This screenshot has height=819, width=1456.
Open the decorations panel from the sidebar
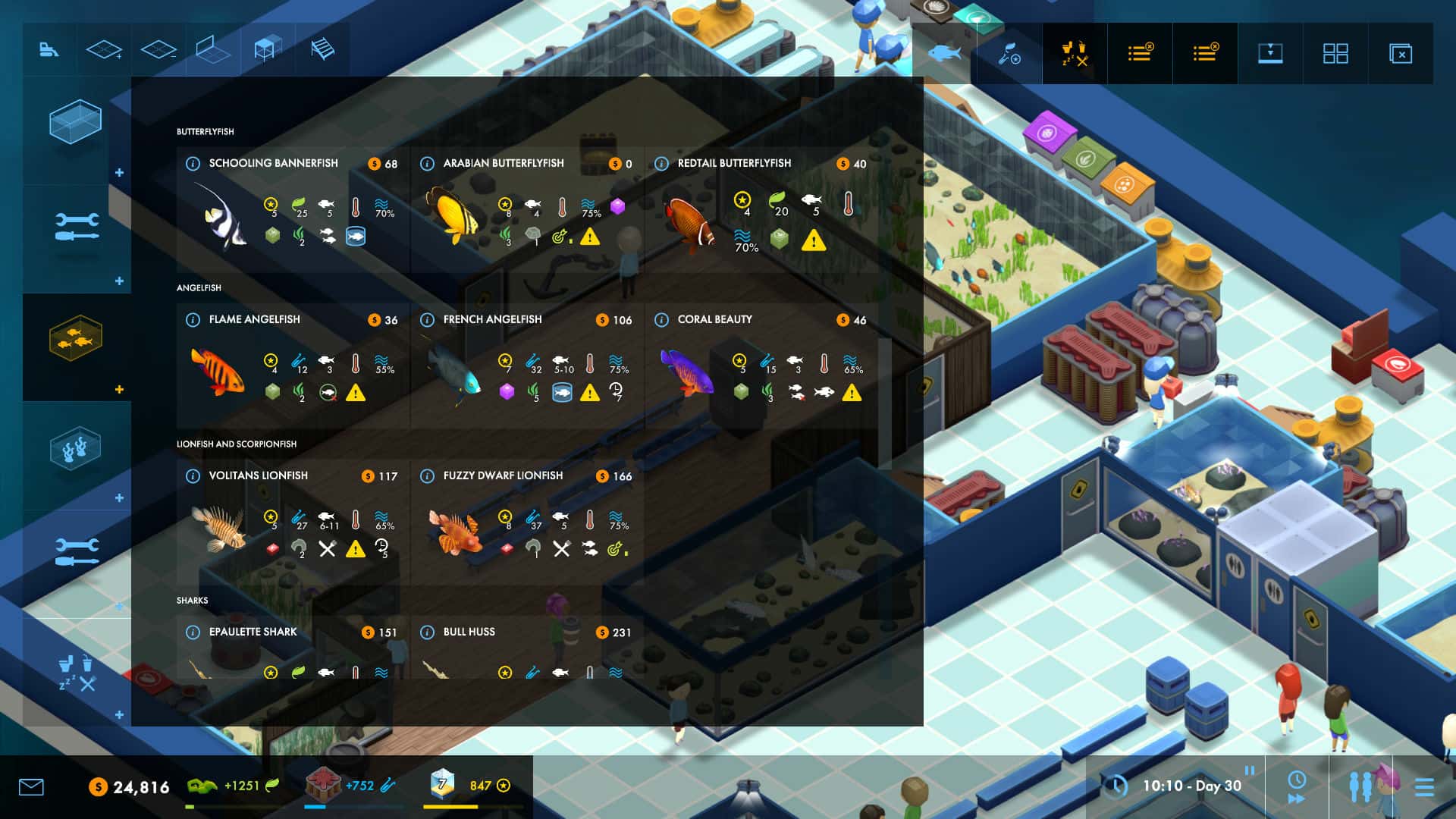(x=76, y=449)
